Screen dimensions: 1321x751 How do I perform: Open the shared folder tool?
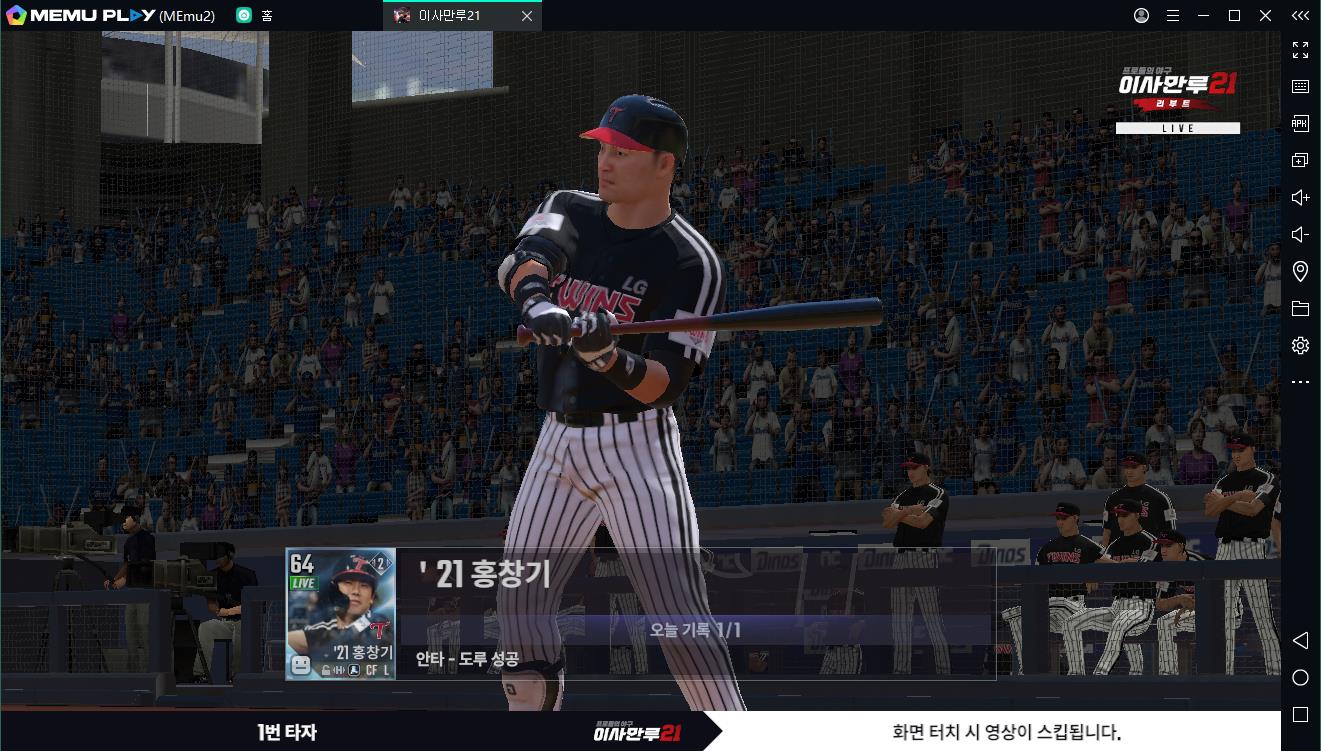pos(1300,309)
